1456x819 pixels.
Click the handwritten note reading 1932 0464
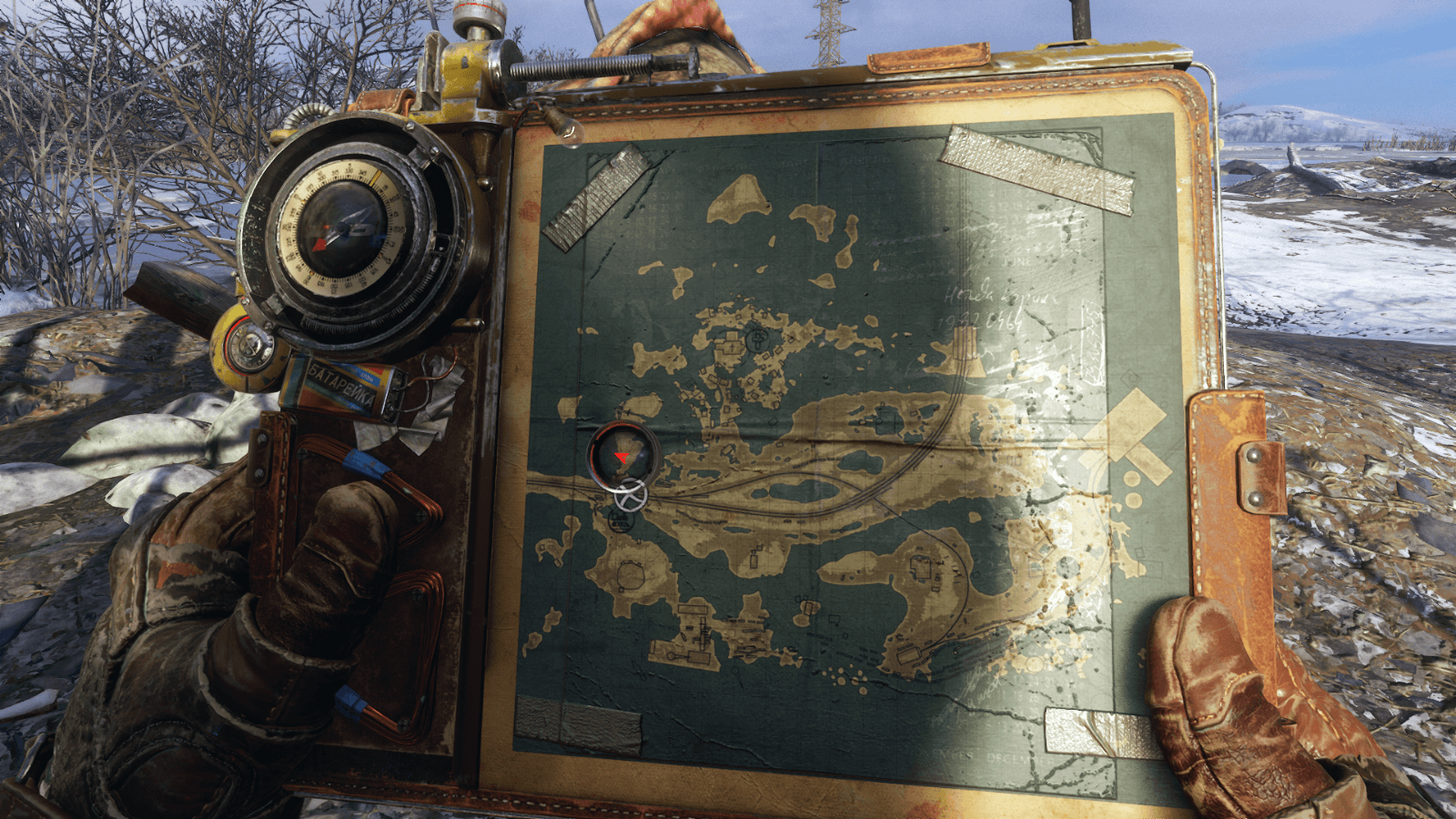click(x=981, y=321)
